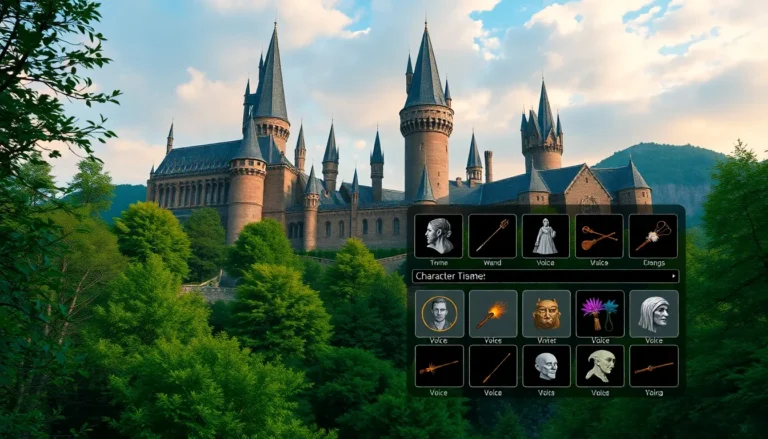Select the marble bust profile tile
The height and width of the screenshot is (439, 768).
pyautogui.click(x=438, y=236)
